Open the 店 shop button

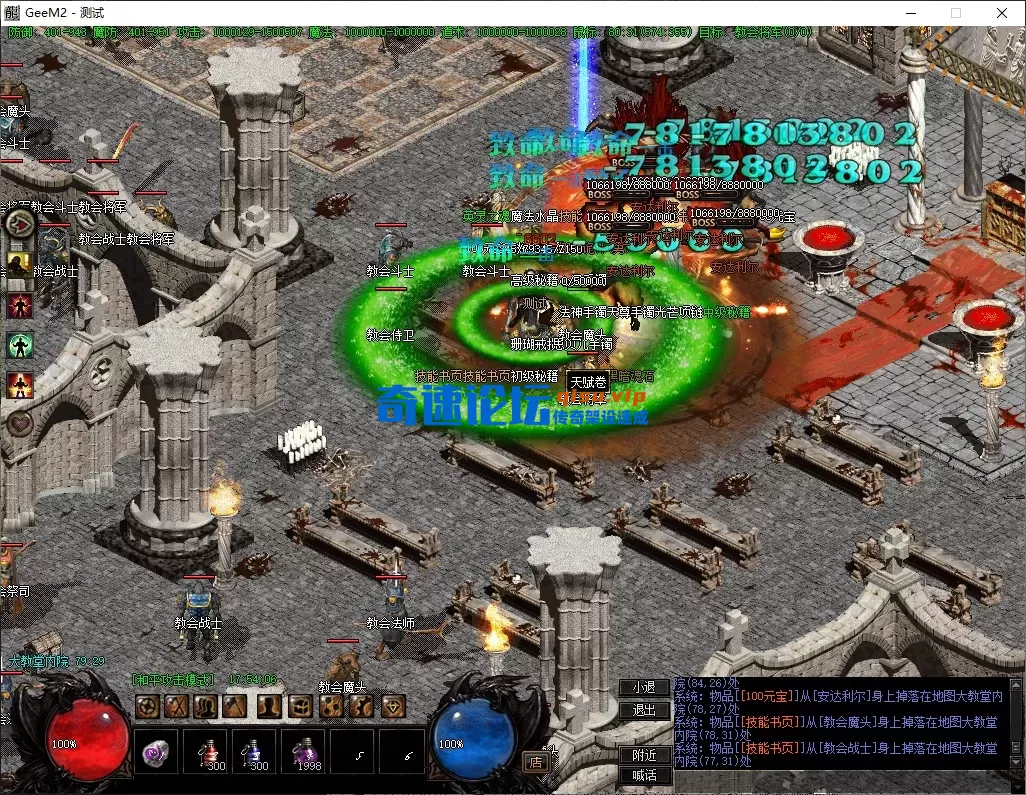tap(535, 761)
